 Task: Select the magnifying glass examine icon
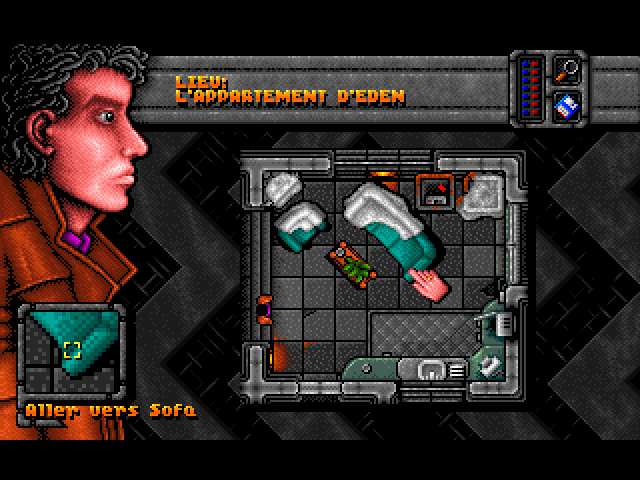pyautogui.click(x=567, y=70)
